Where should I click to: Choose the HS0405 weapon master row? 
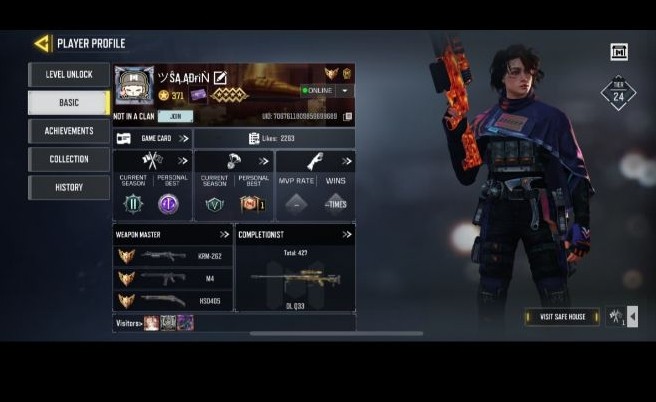[x=172, y=300]
